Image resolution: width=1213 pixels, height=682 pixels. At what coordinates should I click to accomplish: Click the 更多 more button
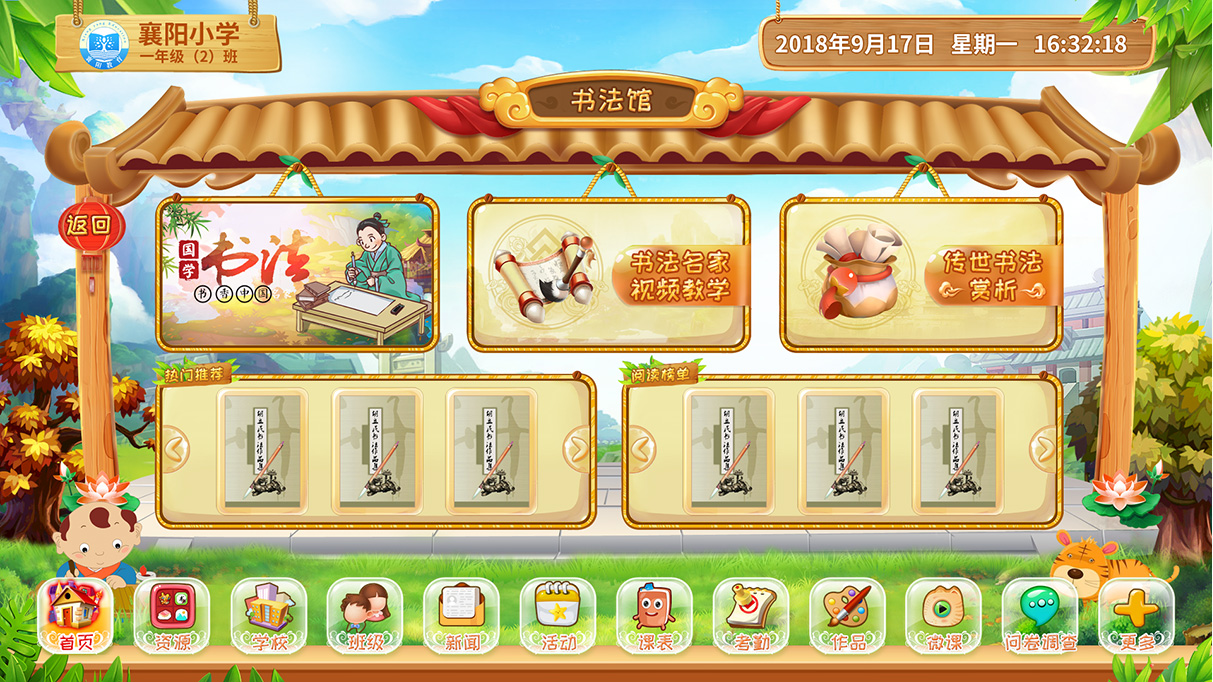point(1136,616)
